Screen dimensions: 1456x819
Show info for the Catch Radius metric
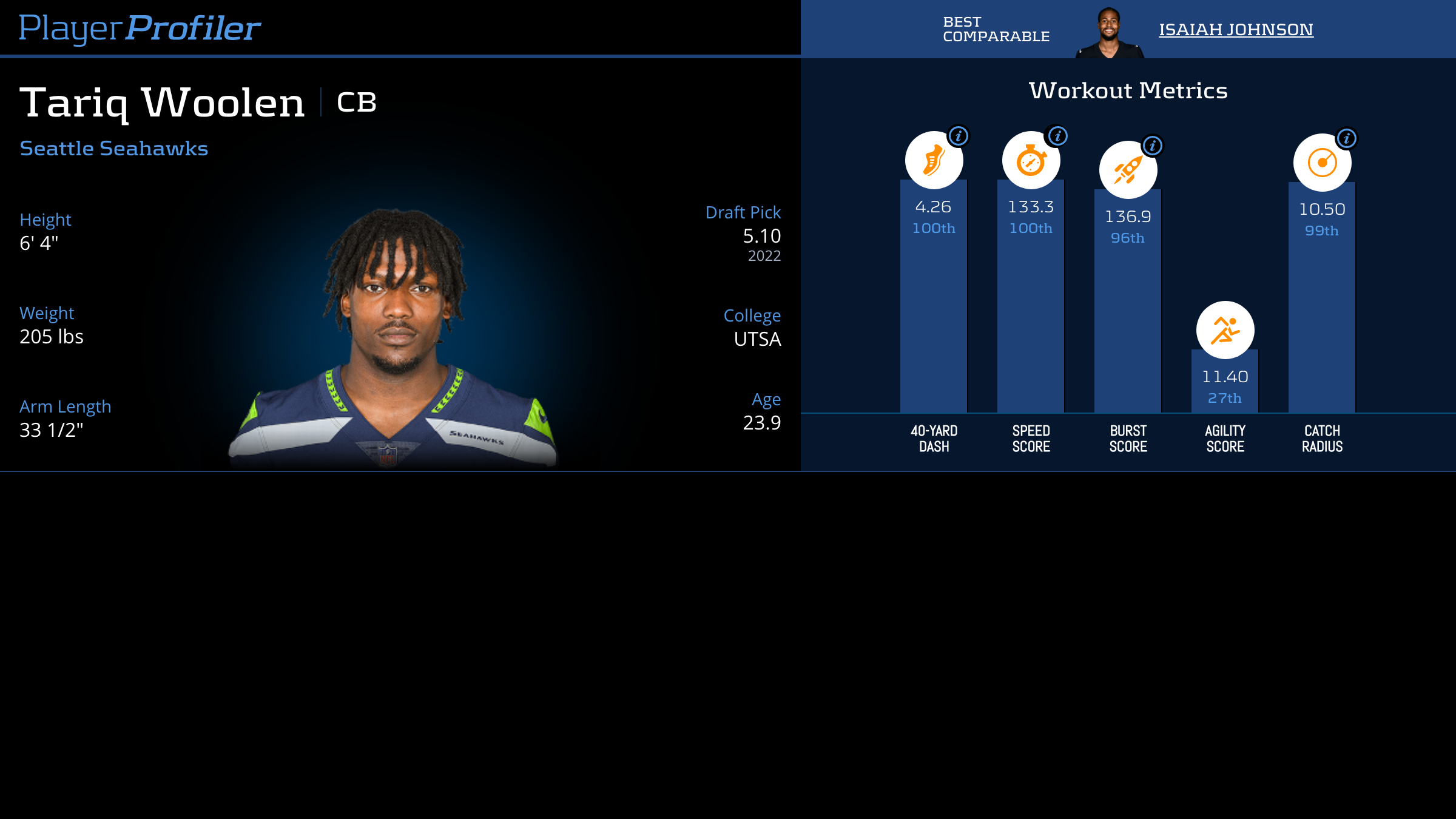click(1347, 138)
